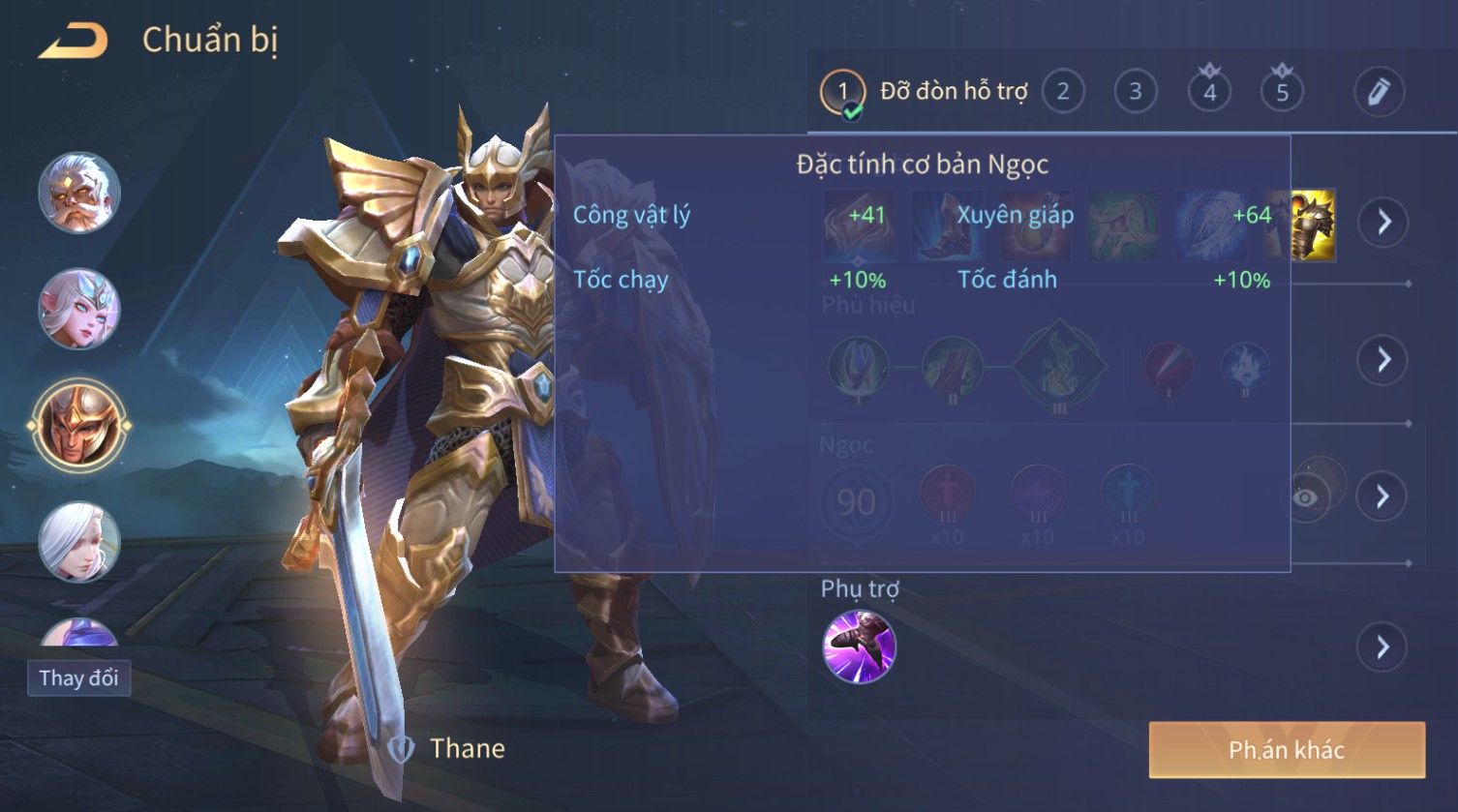Click the Phản khác button
Screen dimensions: 1458x812
click(1287, 750)
